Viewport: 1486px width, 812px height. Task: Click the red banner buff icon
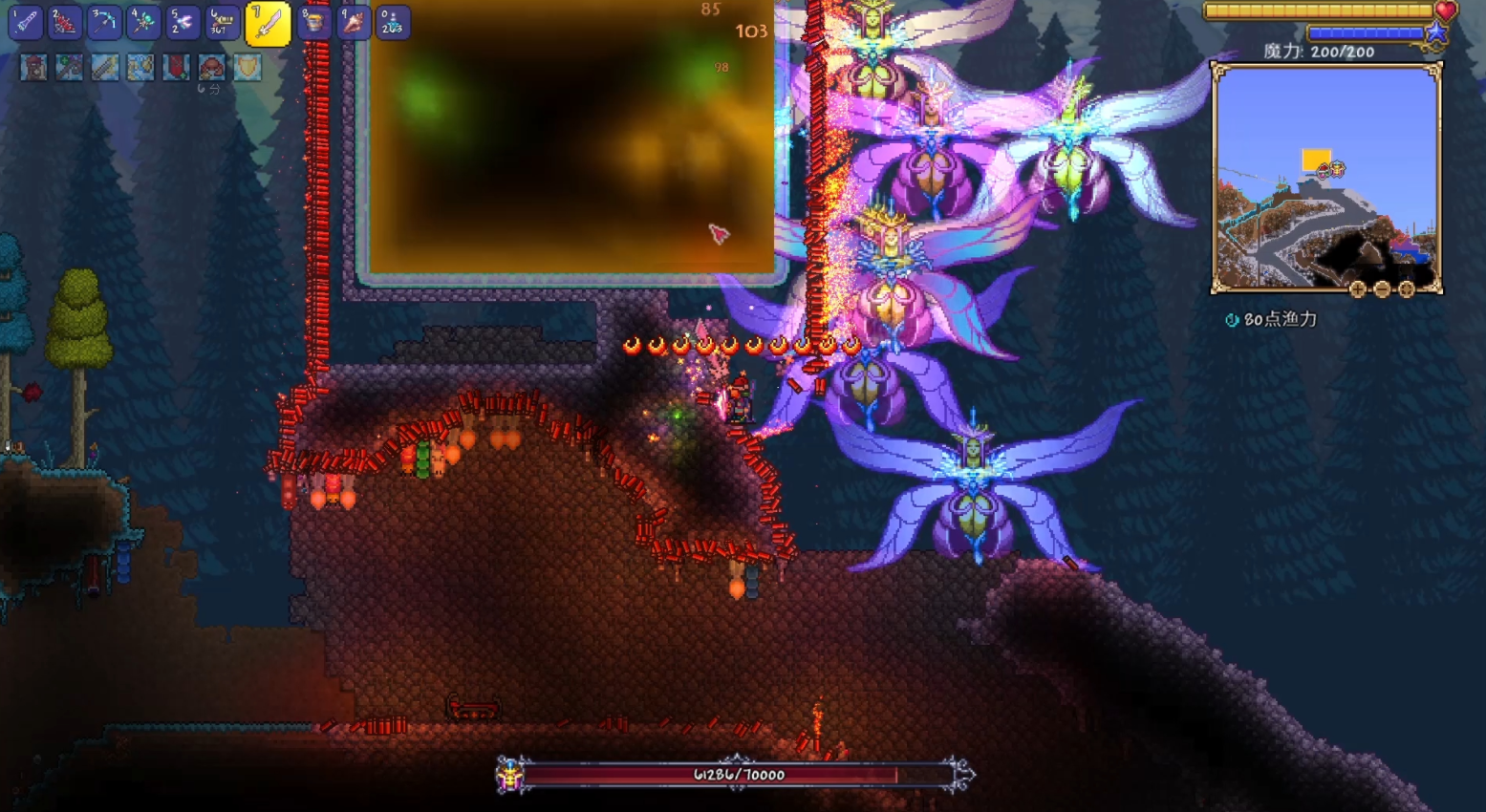point(176,68)
